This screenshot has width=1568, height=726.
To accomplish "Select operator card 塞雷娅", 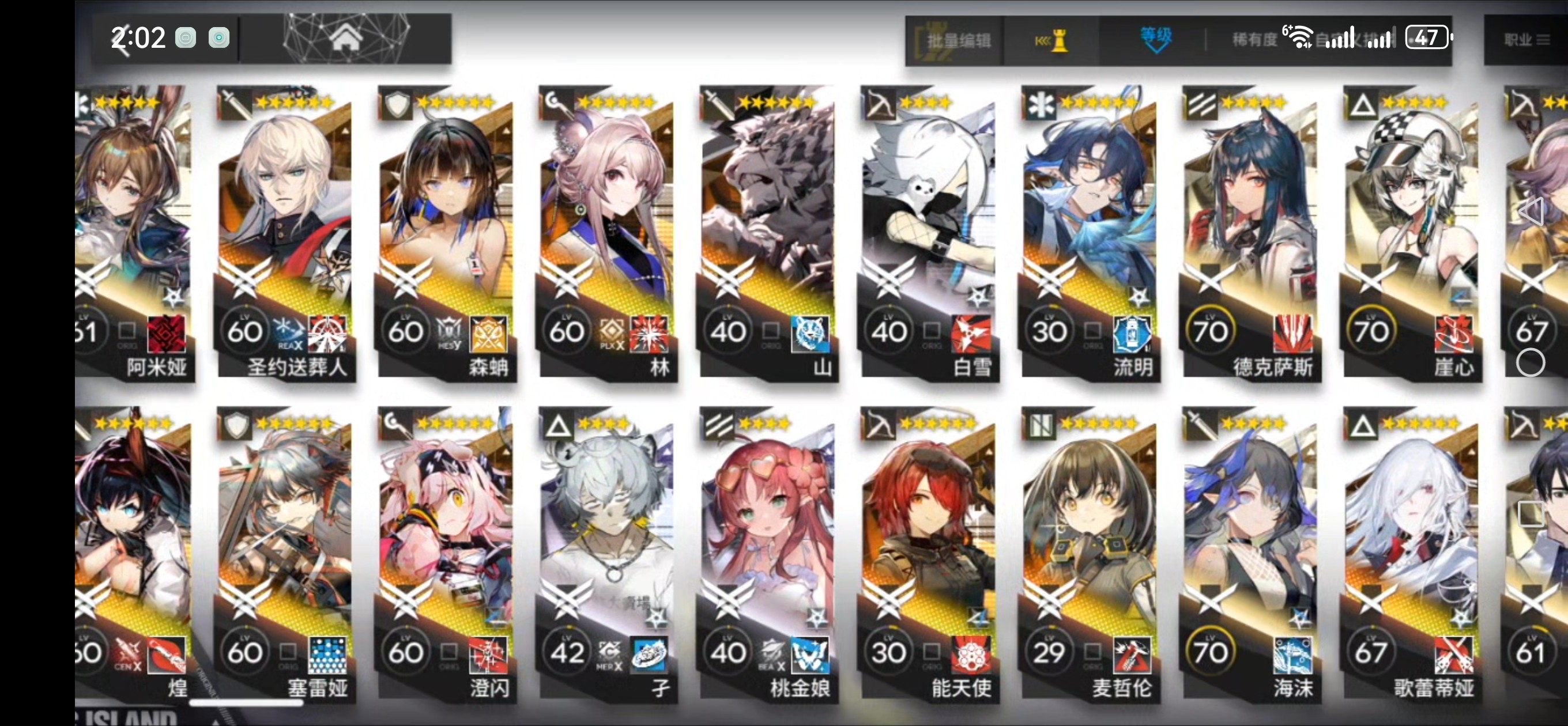I will pos(284,555).
